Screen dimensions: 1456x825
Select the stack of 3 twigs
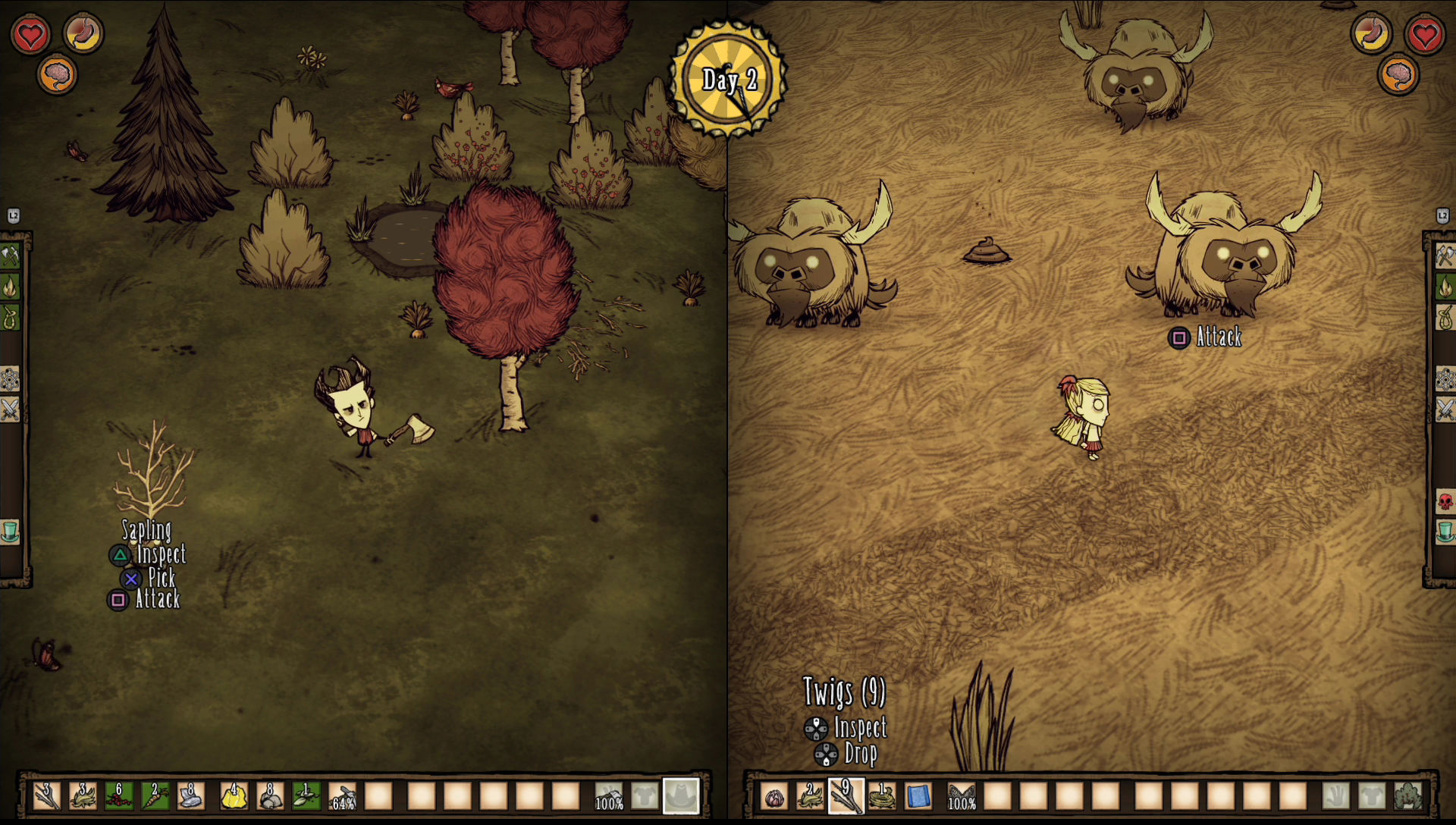46,796
